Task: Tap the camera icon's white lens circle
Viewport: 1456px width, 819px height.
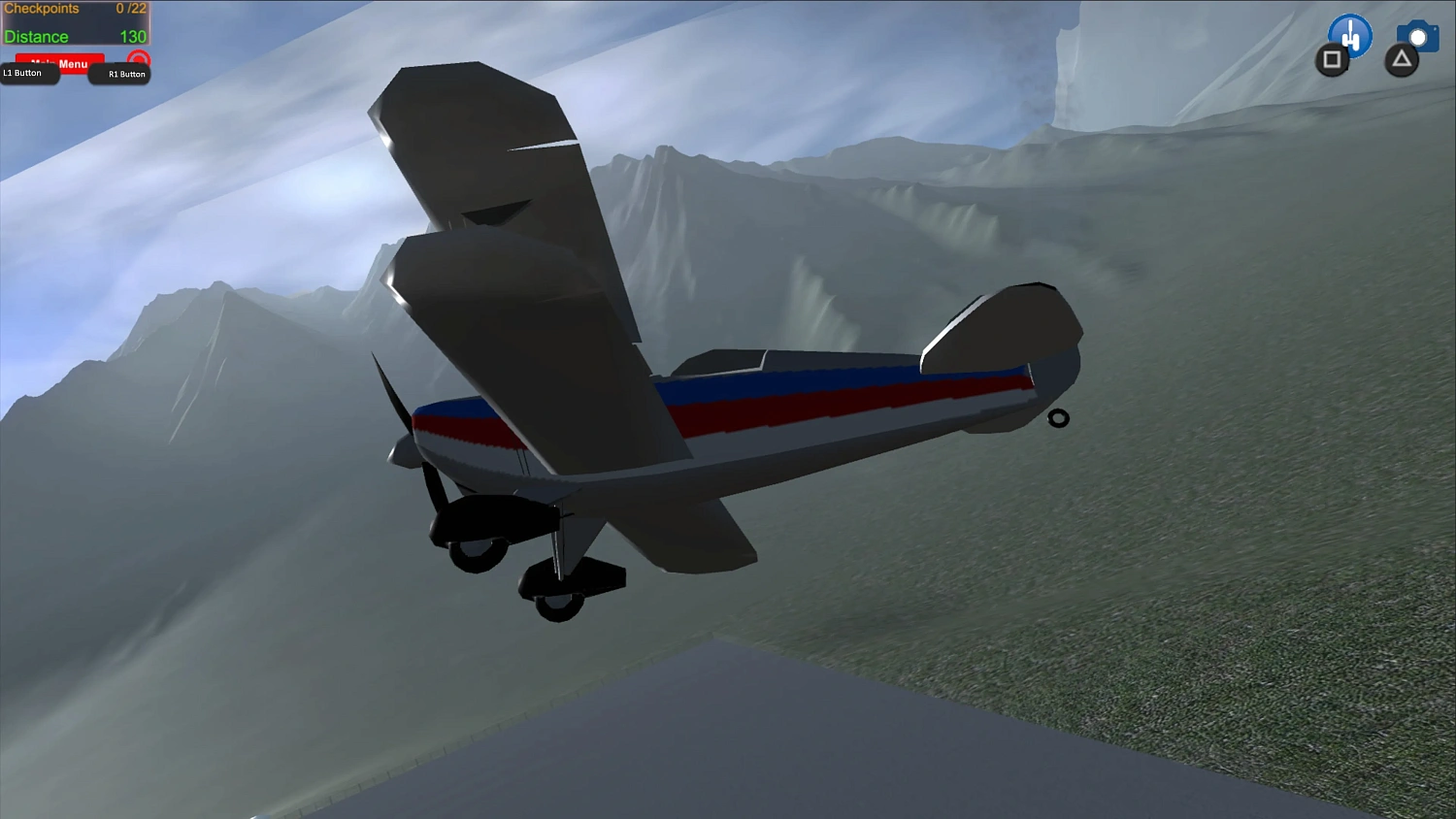Action: tap(1418, 38)
